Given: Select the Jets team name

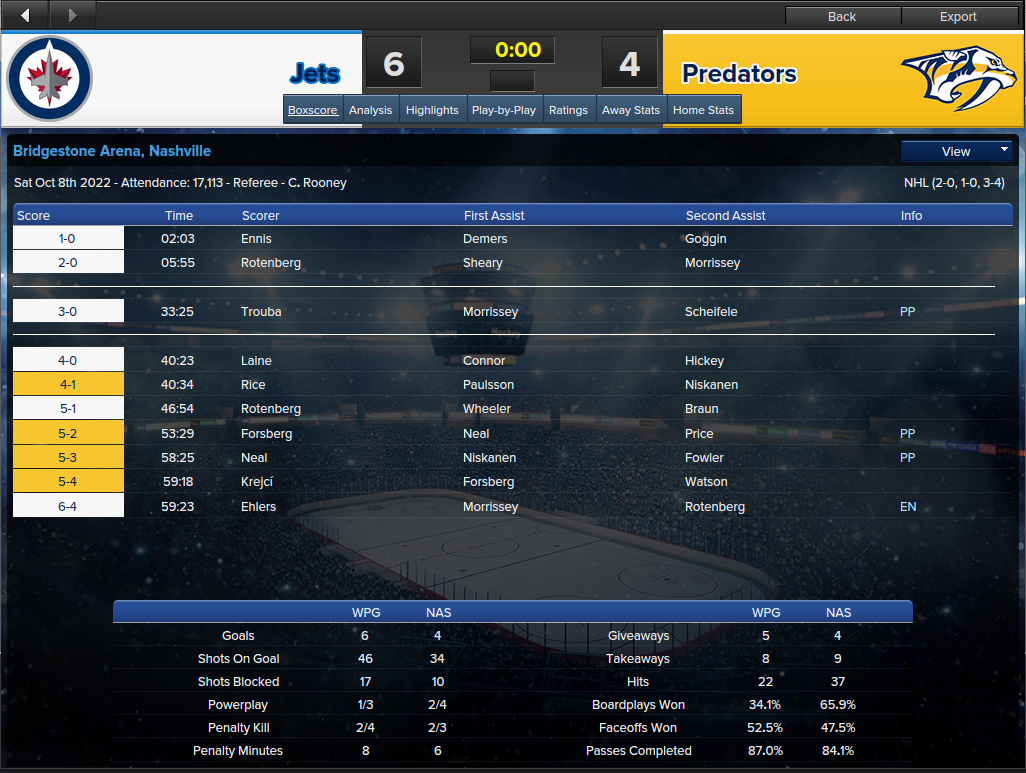Looking at the screenshot, I should (315, 73).
